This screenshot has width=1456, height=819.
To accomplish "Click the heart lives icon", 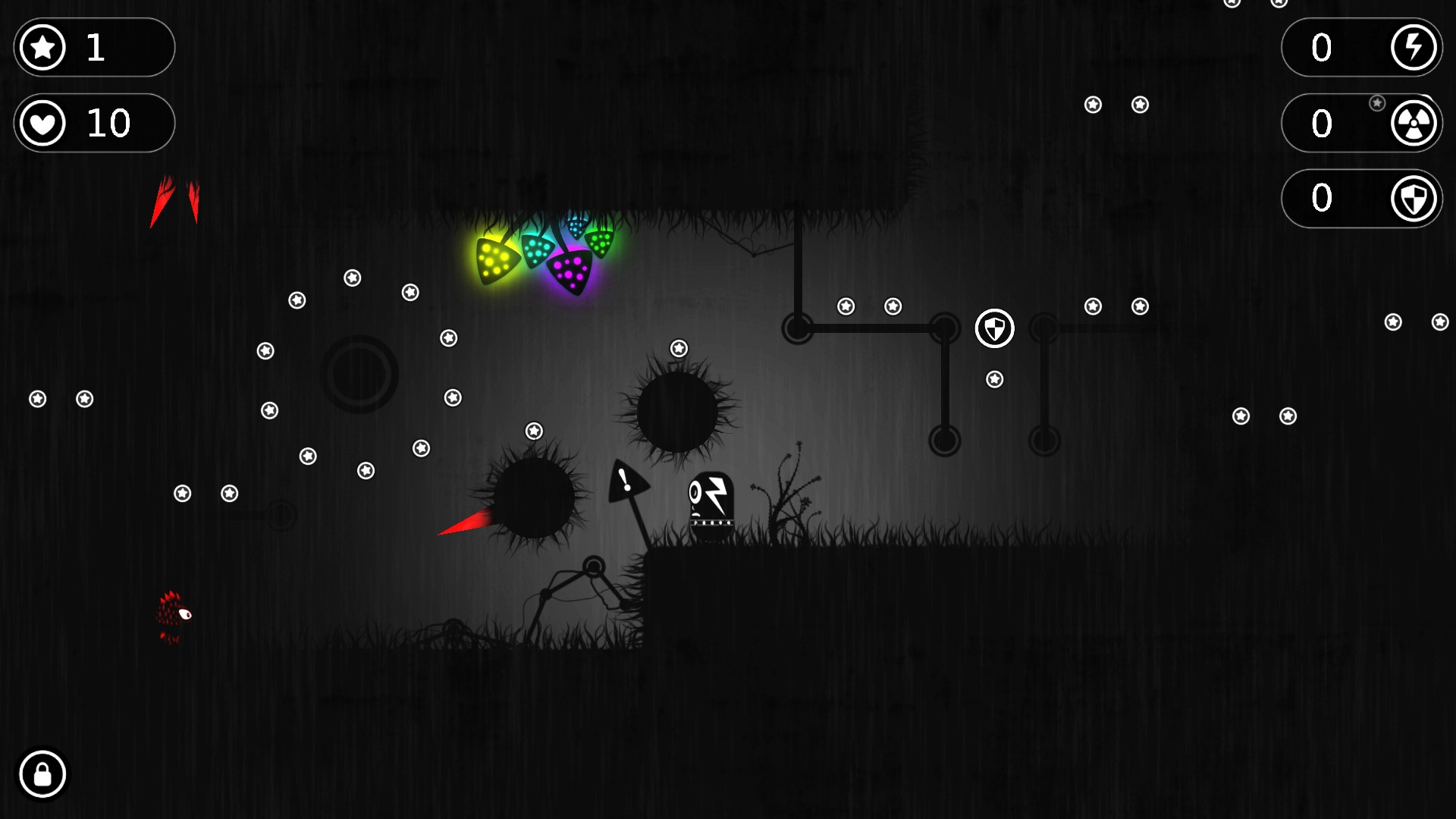I will (42, 123).
